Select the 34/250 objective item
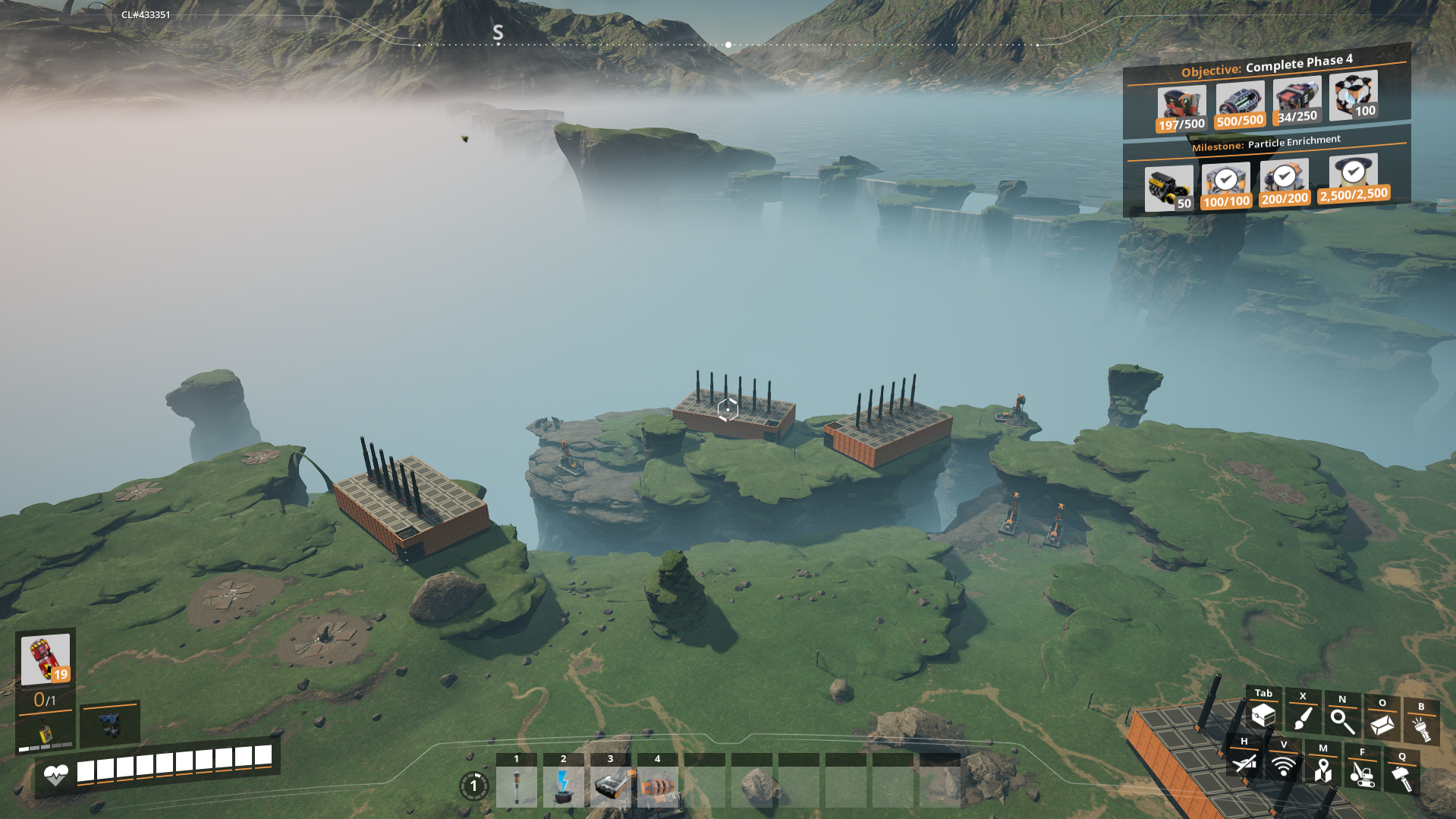The image size is (1456, 819). 1297,102
